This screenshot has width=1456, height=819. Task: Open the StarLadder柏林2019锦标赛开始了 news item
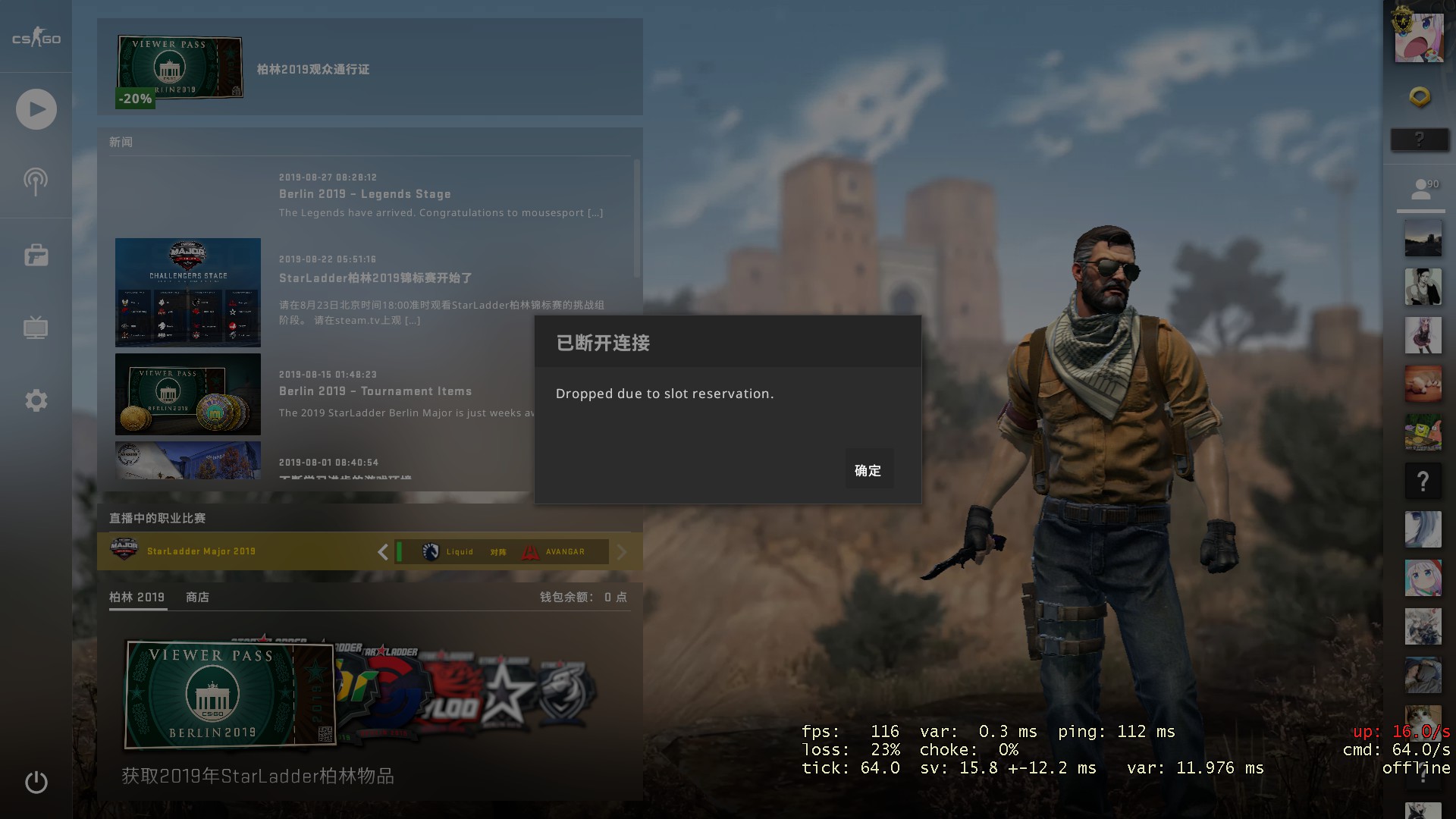375,278
